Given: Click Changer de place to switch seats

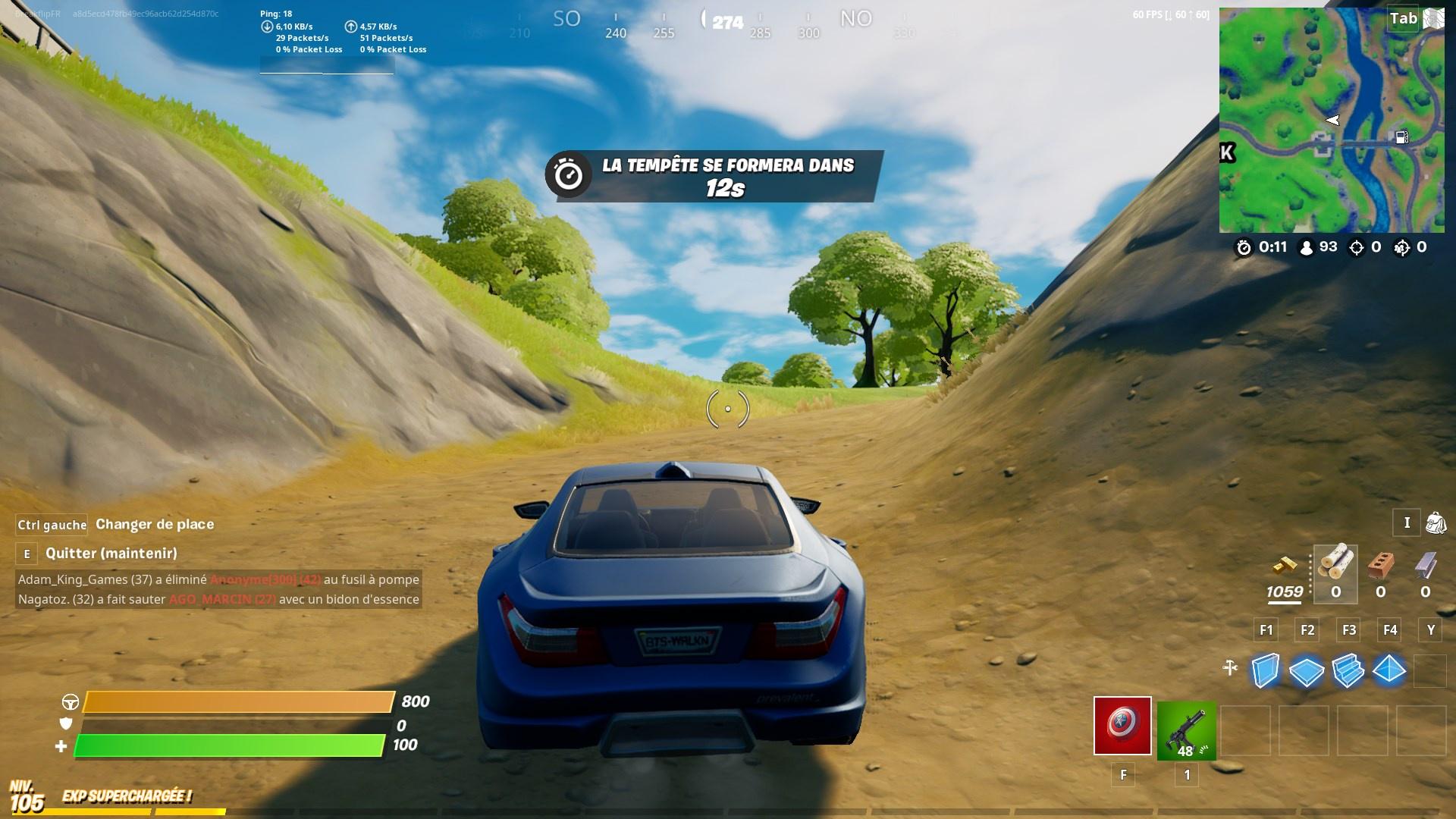Looking at the screenshot, I should click(153, 524).
